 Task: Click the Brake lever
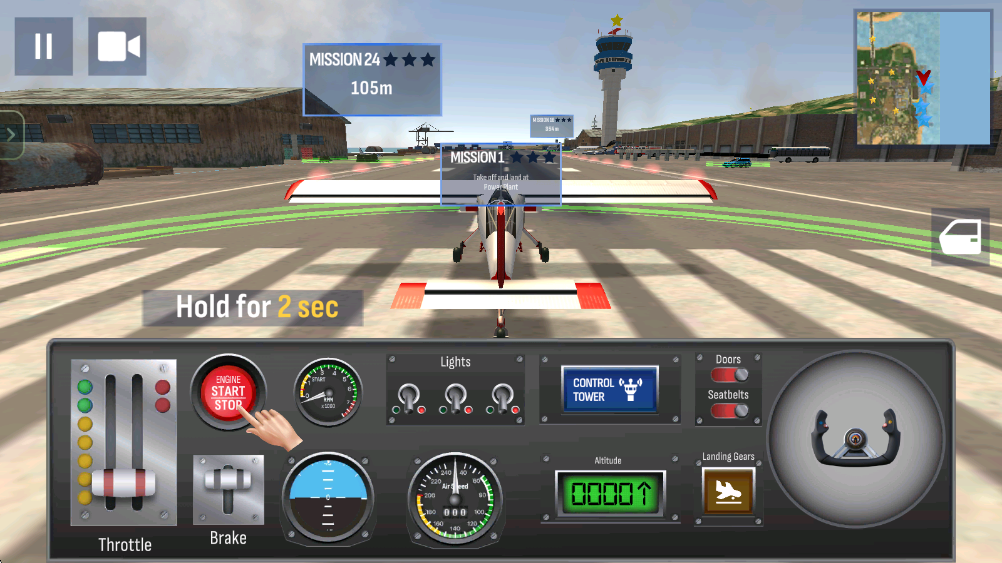228,490
